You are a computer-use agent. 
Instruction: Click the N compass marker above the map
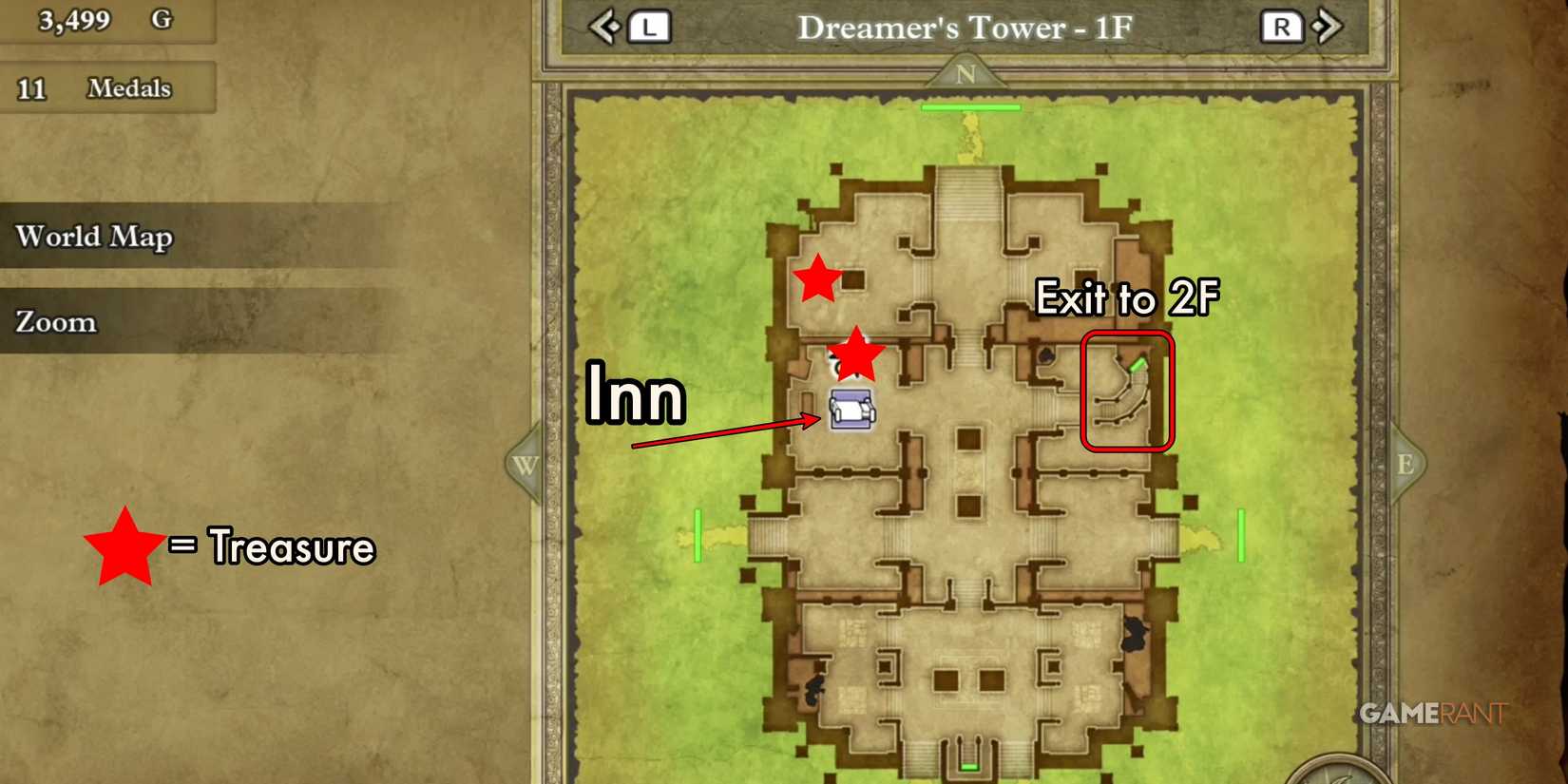click(968, 75)
